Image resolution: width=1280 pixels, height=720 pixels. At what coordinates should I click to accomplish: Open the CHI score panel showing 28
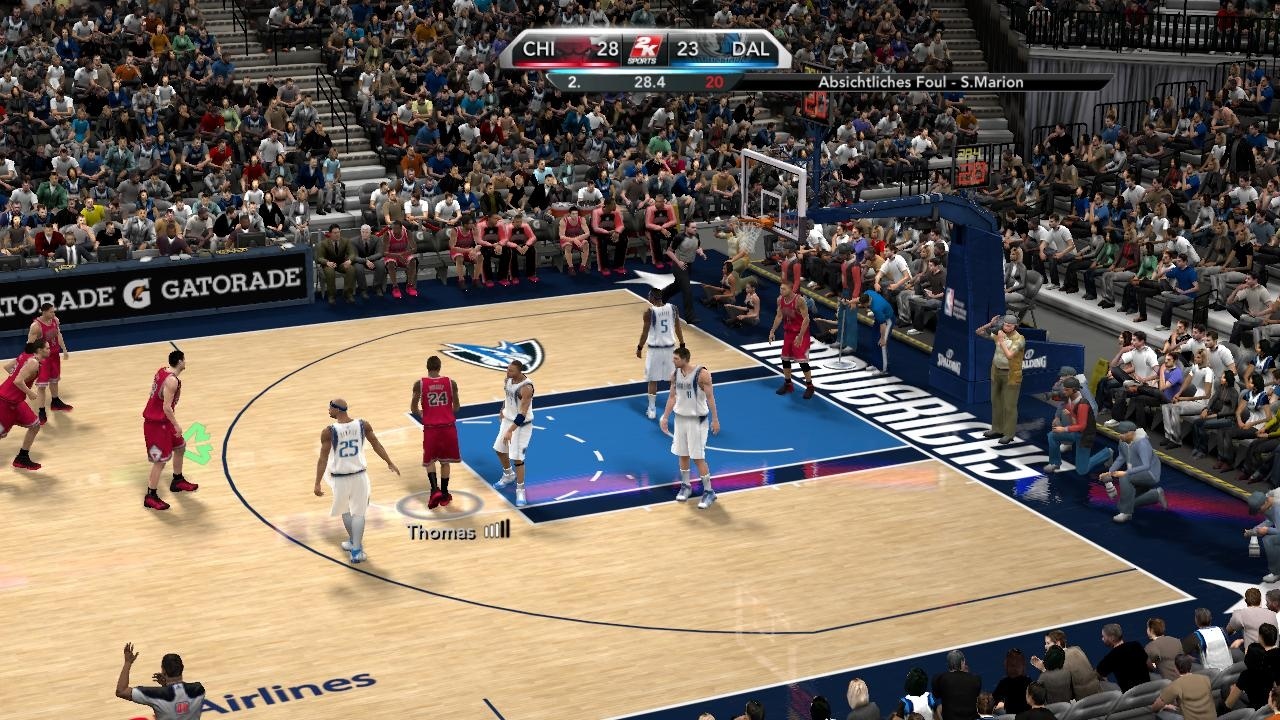coord(608,49)
